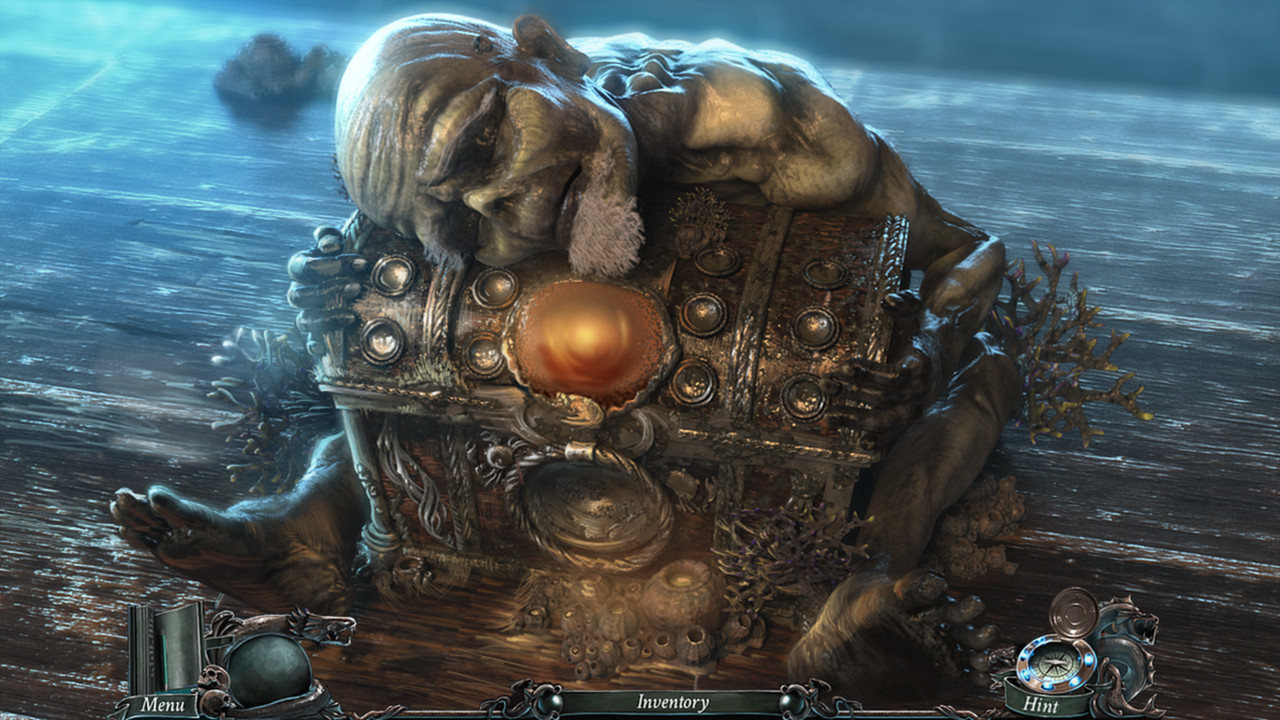The image size is (1280, 720).
Task: Click the Menu banner
Action: tap(168, 706)
